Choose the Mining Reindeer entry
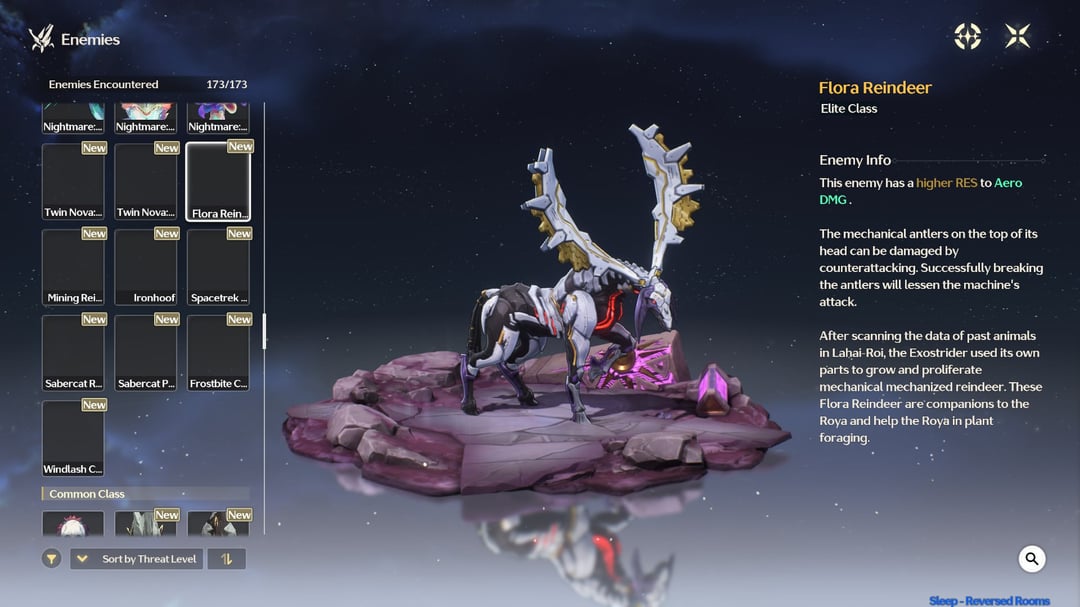The height and width of the screenshot is (607, 1080). [73, 267]
